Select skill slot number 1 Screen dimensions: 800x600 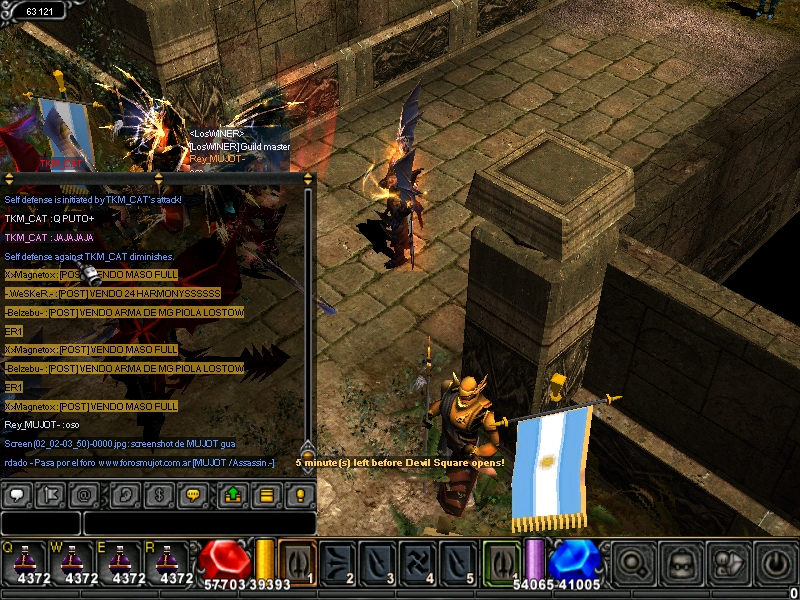tap(298, 561)
